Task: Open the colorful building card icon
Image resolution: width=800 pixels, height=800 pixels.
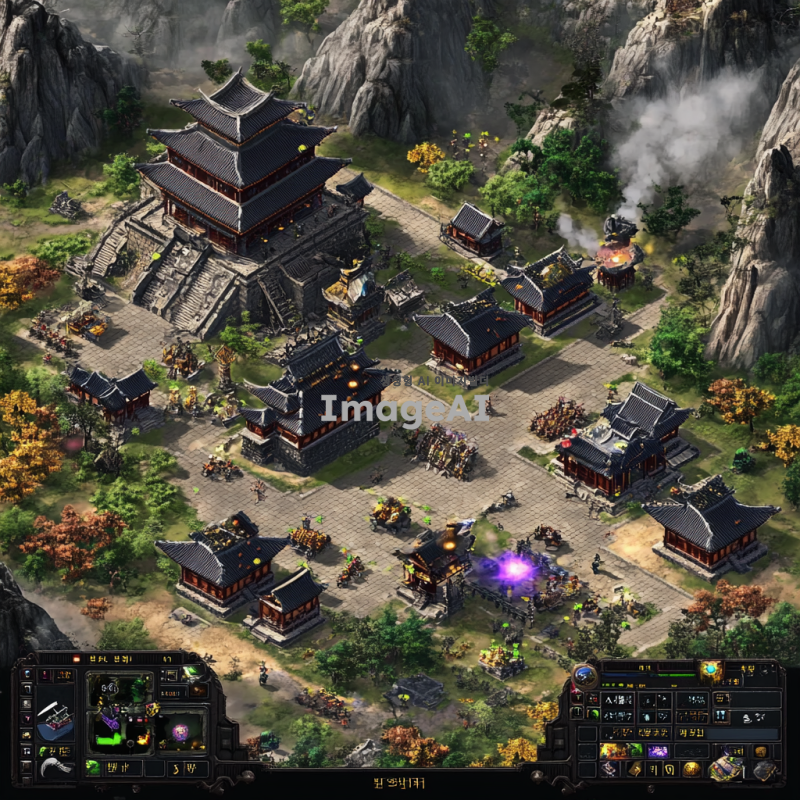Action: [x=727, y=767]
